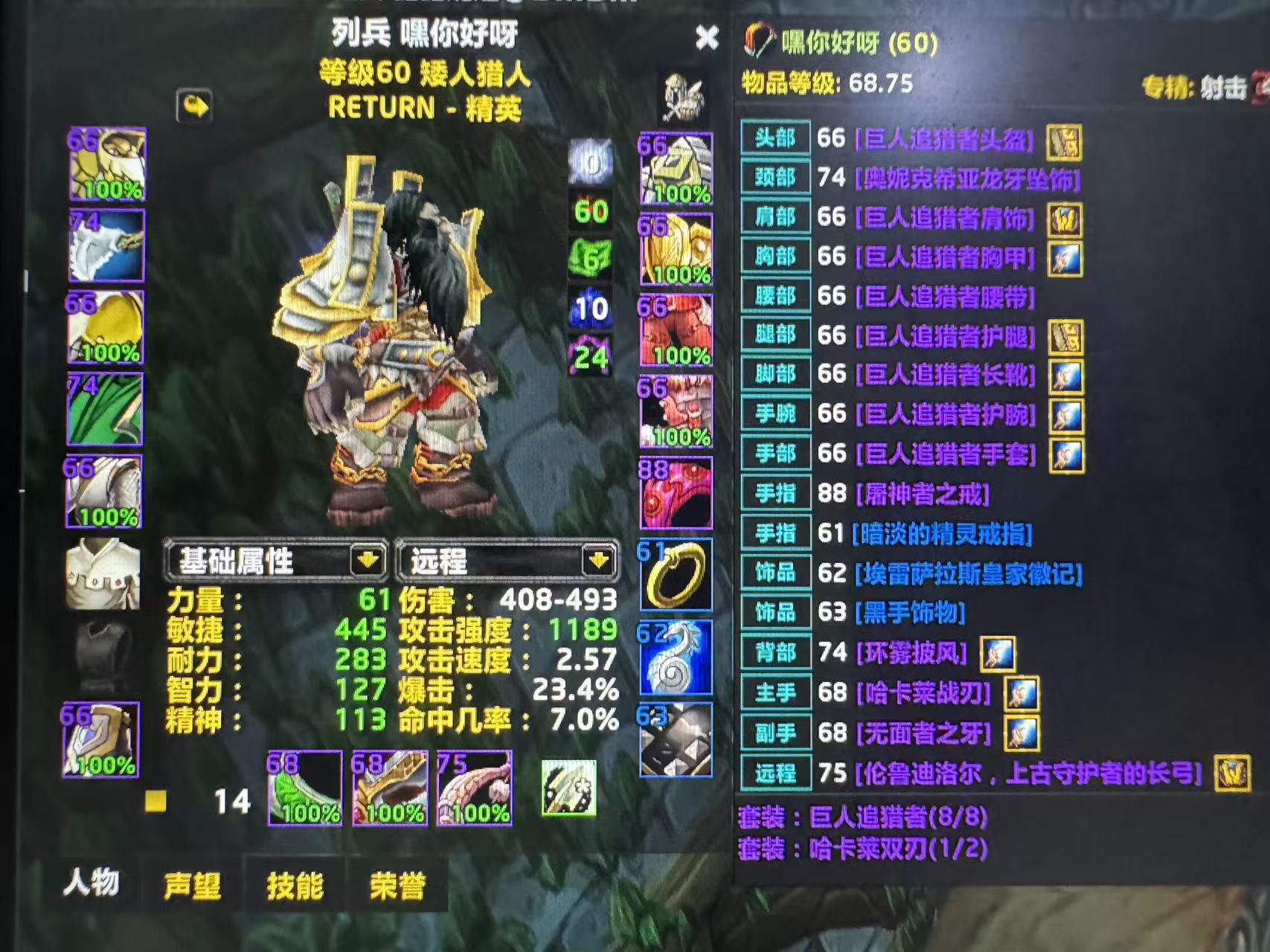Click the green cloak back slot
This screenshot has height=952, width=1270.
pyautogui.click(x=106, y=410)
